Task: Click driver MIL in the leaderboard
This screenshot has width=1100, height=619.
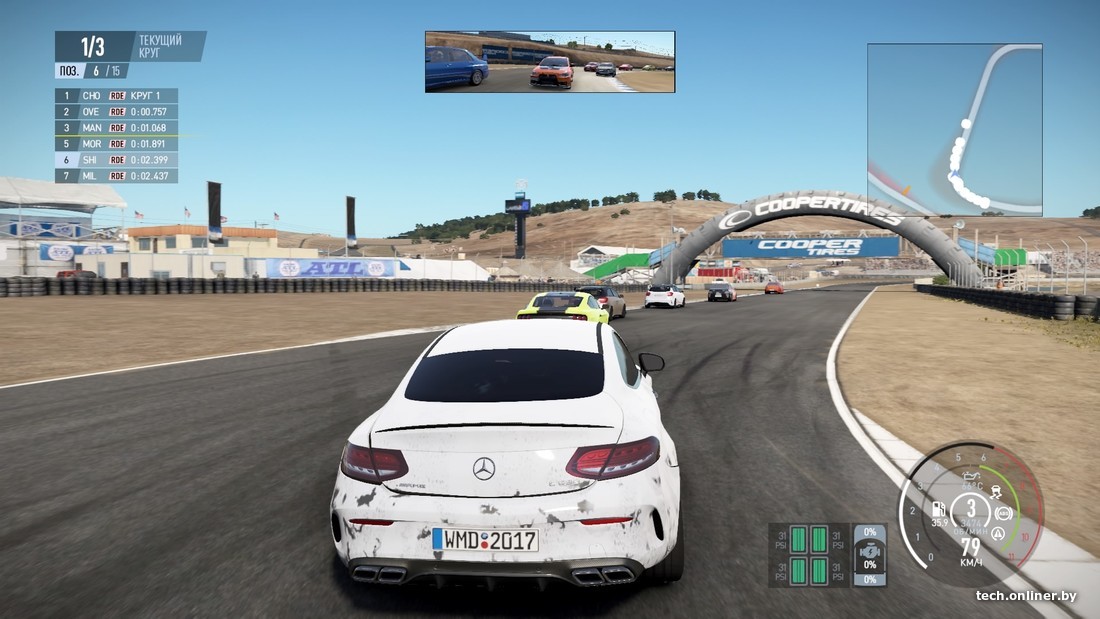Action: tap(116, 176)
